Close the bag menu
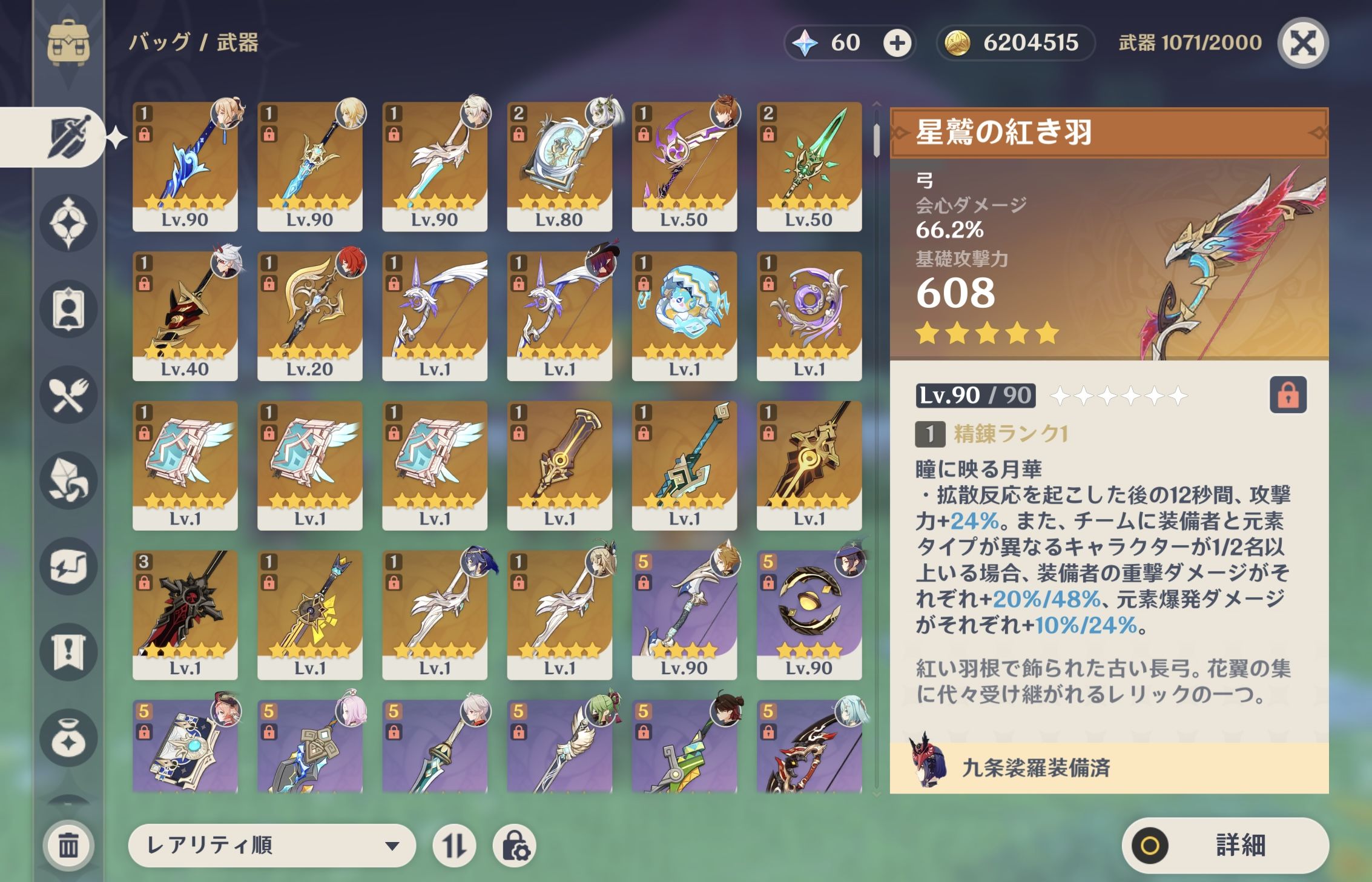Image resolution: width=1372 pixels, height=882 pixels. 1303,43
